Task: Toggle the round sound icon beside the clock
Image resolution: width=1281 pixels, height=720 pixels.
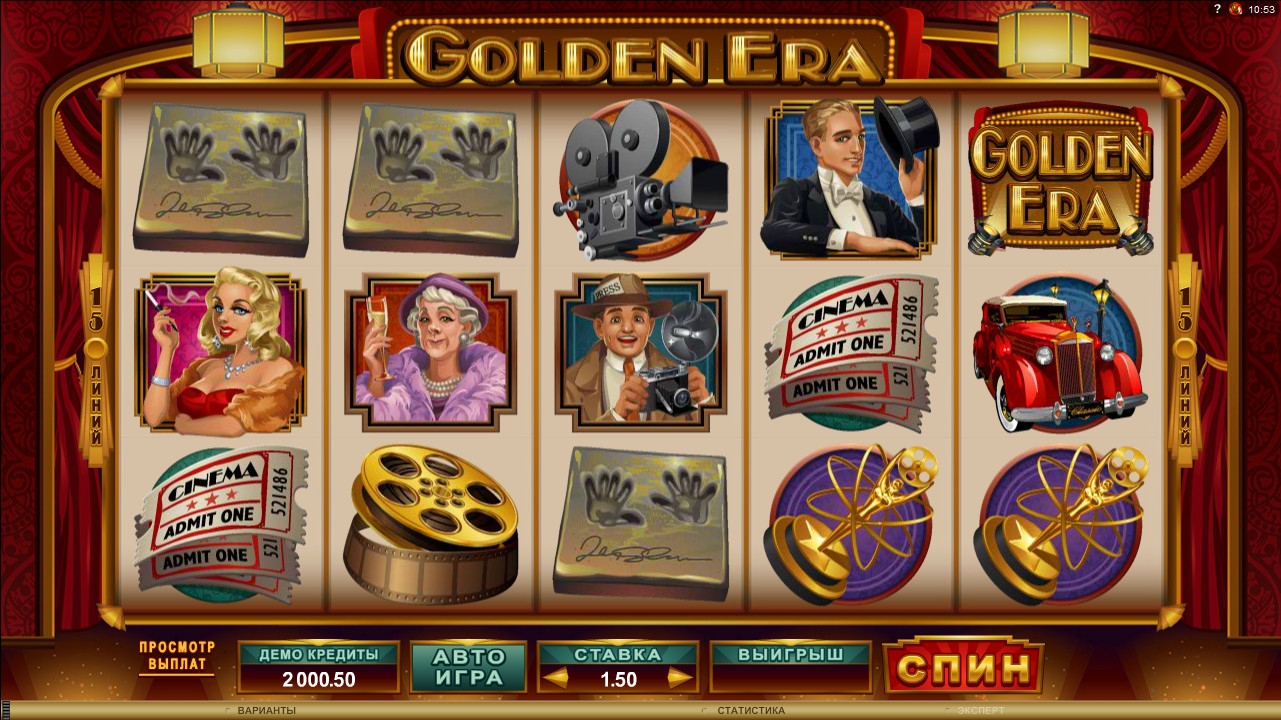Action: pos(1236,8)
